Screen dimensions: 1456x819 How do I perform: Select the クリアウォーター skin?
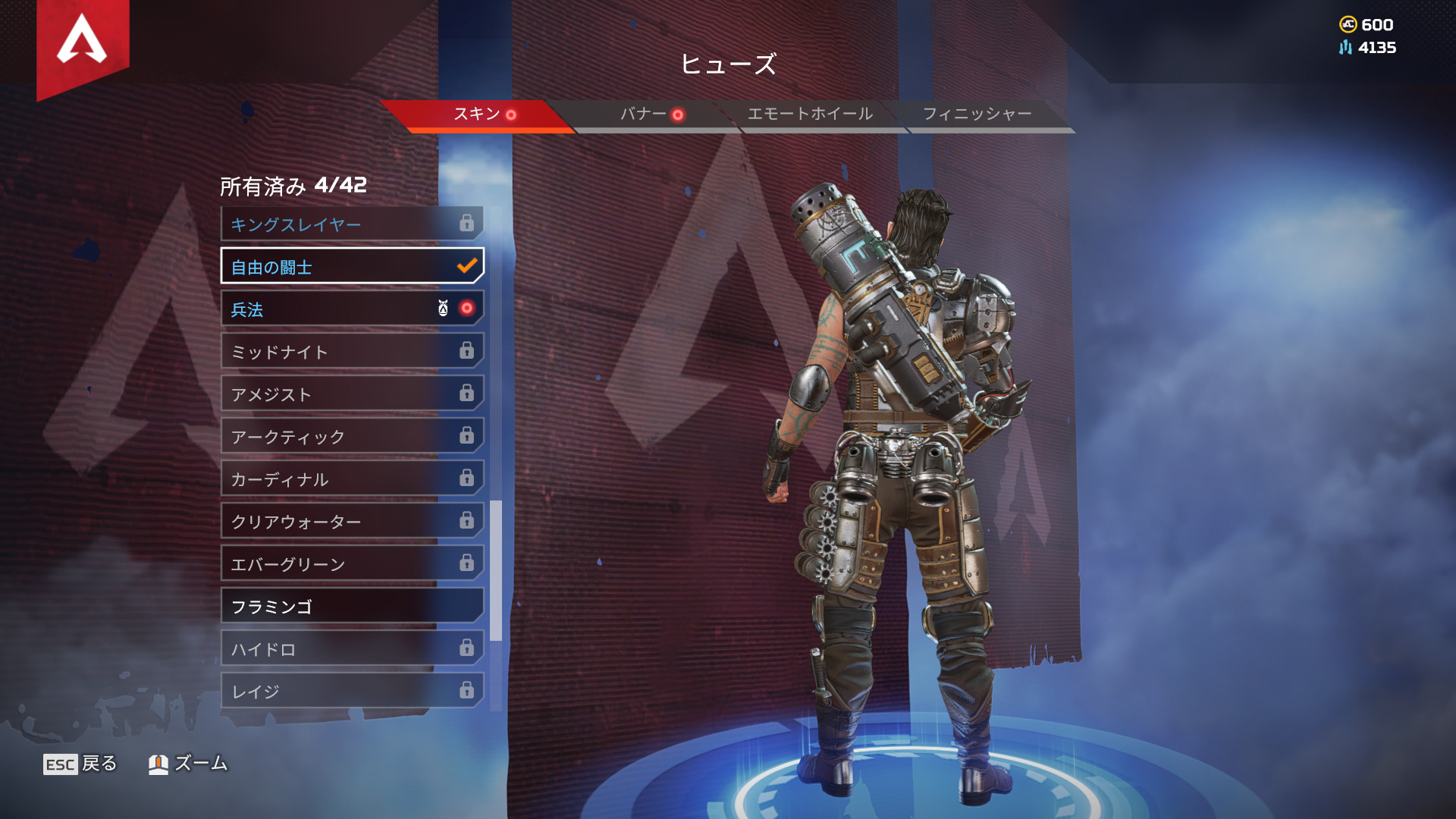pyautogui.click(x=351, y=522)
